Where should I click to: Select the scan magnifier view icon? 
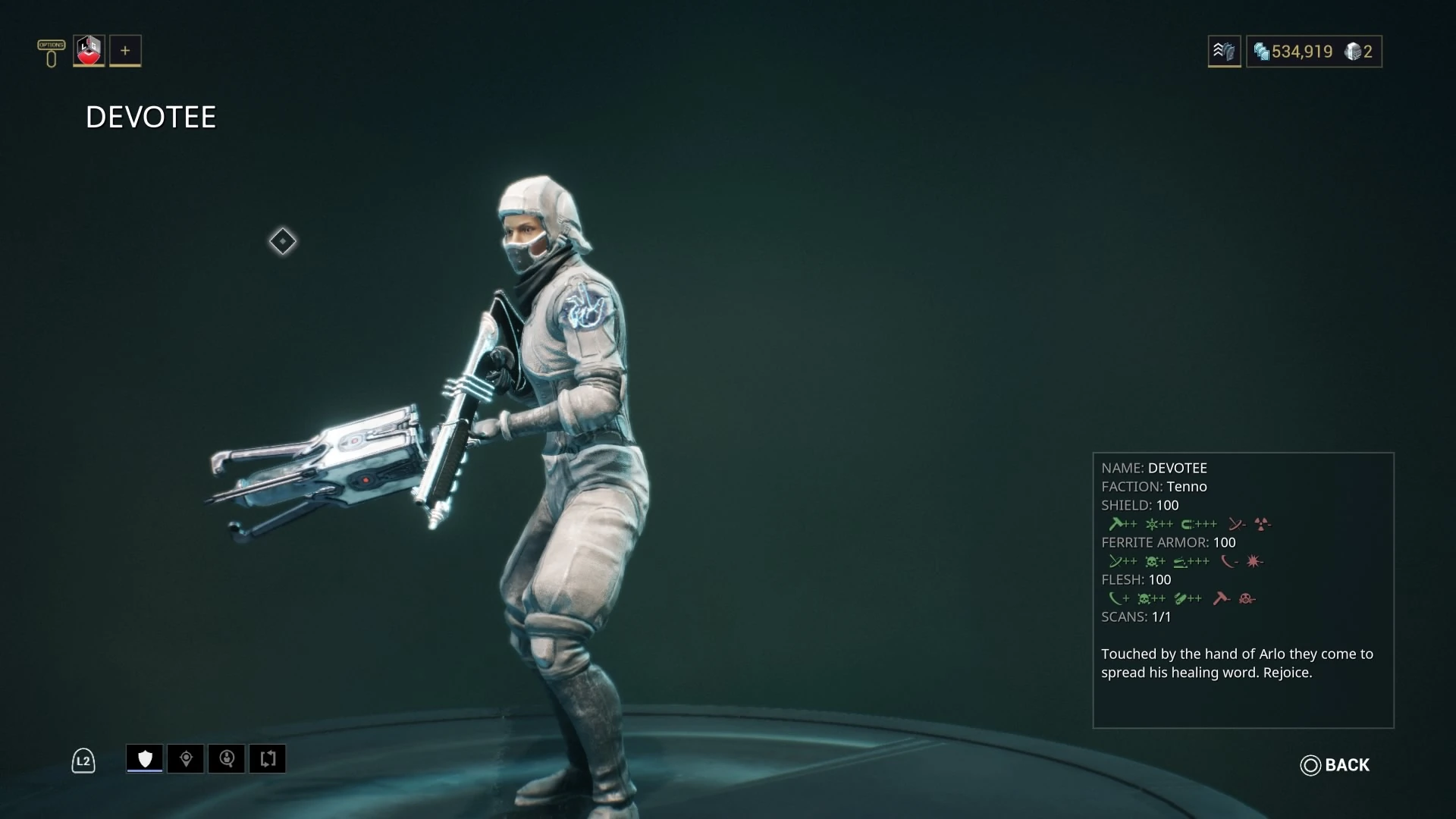point(227,758)
